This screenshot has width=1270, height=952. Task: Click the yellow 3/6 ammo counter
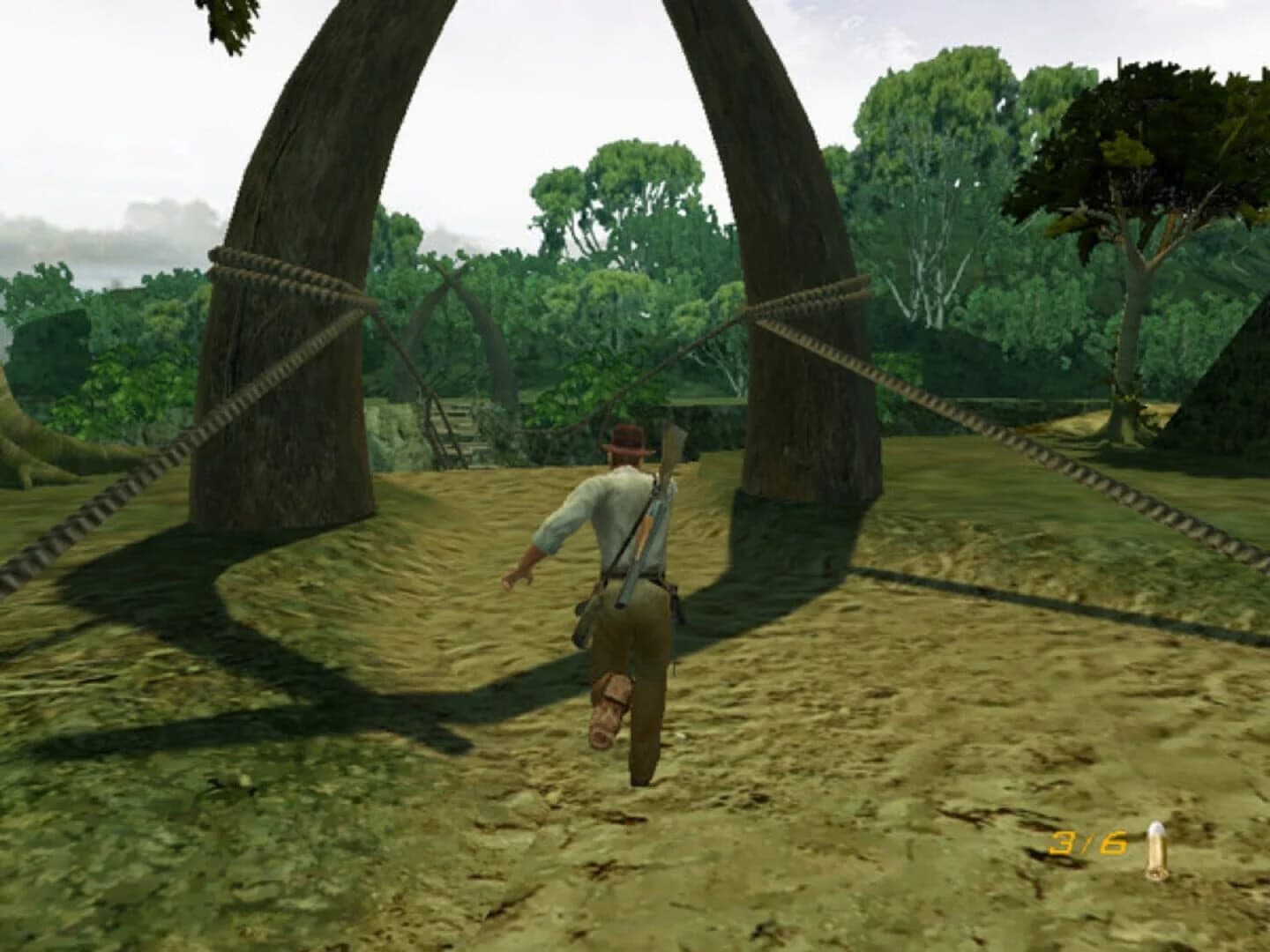1087,844
